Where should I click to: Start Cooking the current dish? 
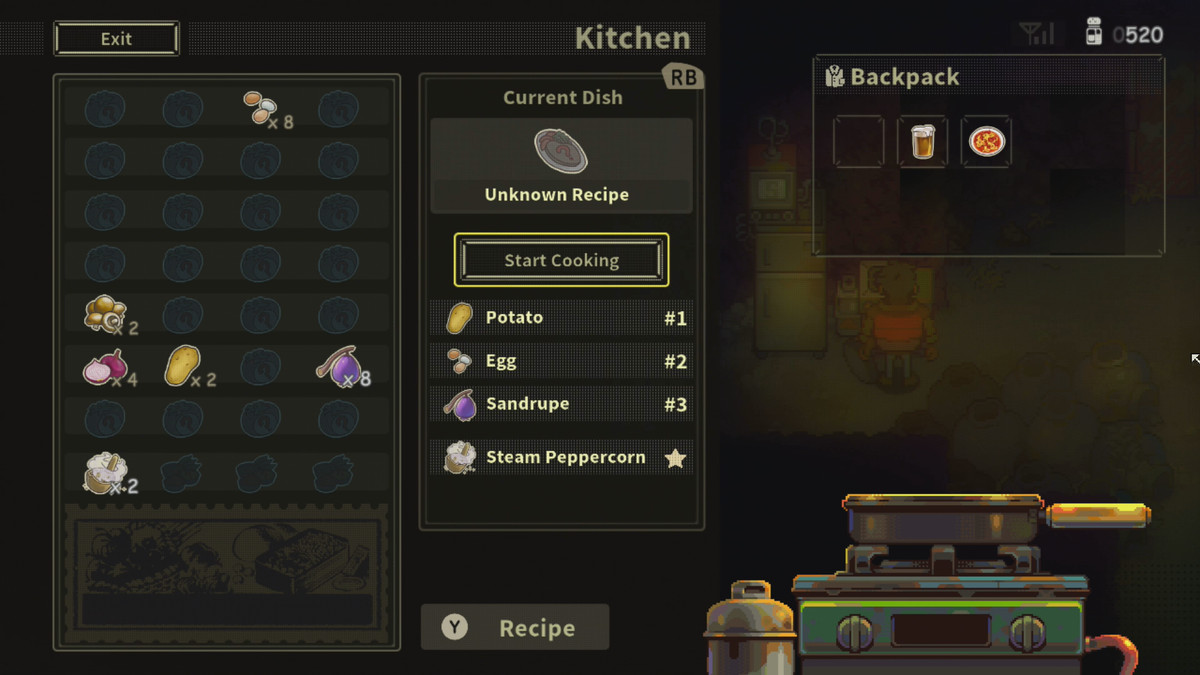[x=561, y=260]
